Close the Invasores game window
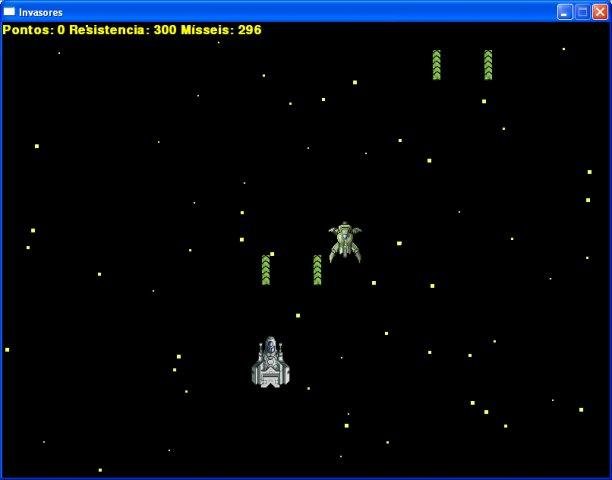 pos(599,12)
